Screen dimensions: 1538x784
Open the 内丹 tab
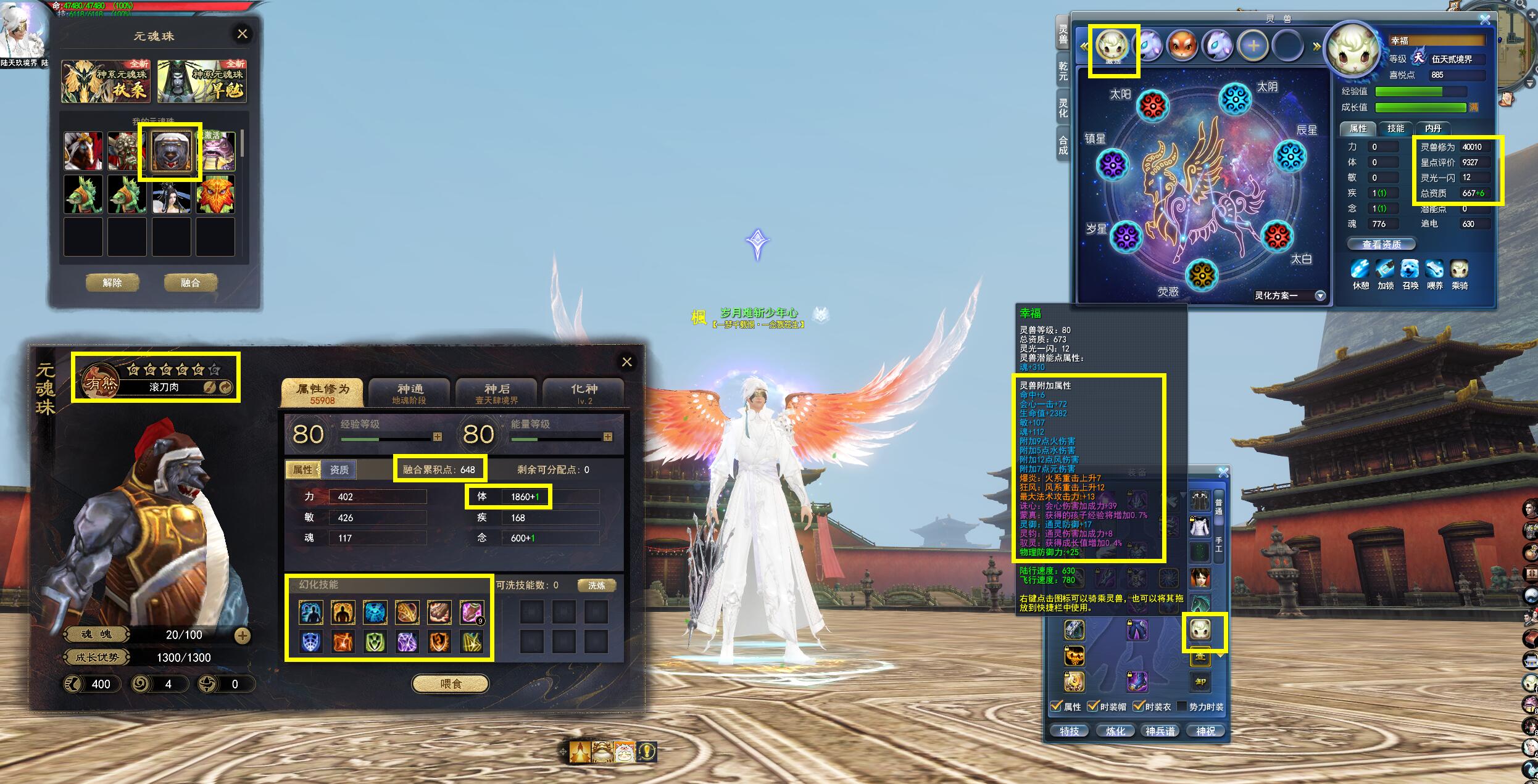1433,128
